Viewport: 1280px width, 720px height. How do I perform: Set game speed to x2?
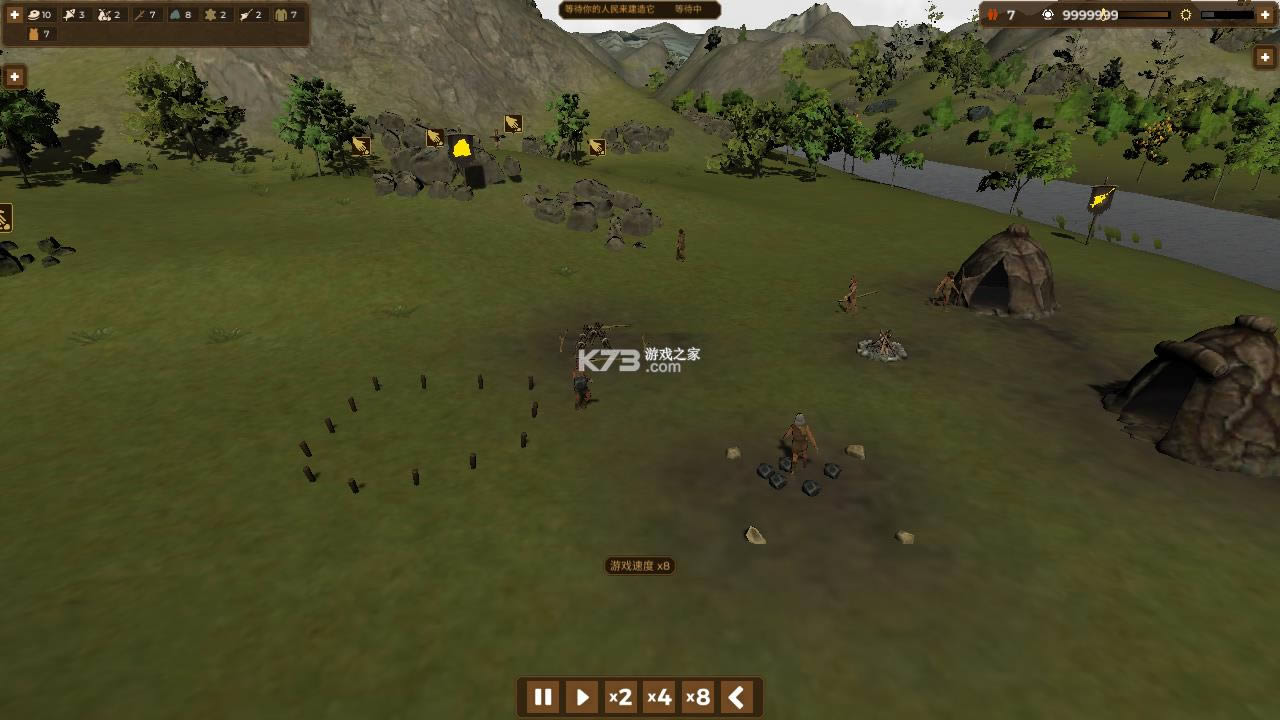[621, 698]
